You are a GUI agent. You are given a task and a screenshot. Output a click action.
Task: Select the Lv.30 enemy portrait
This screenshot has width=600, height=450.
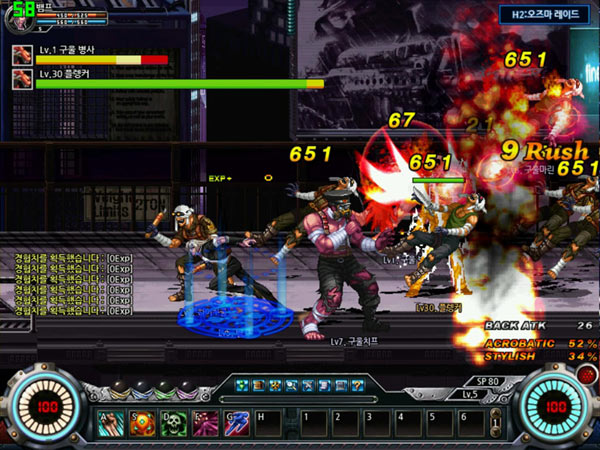(x=21, y=79)
